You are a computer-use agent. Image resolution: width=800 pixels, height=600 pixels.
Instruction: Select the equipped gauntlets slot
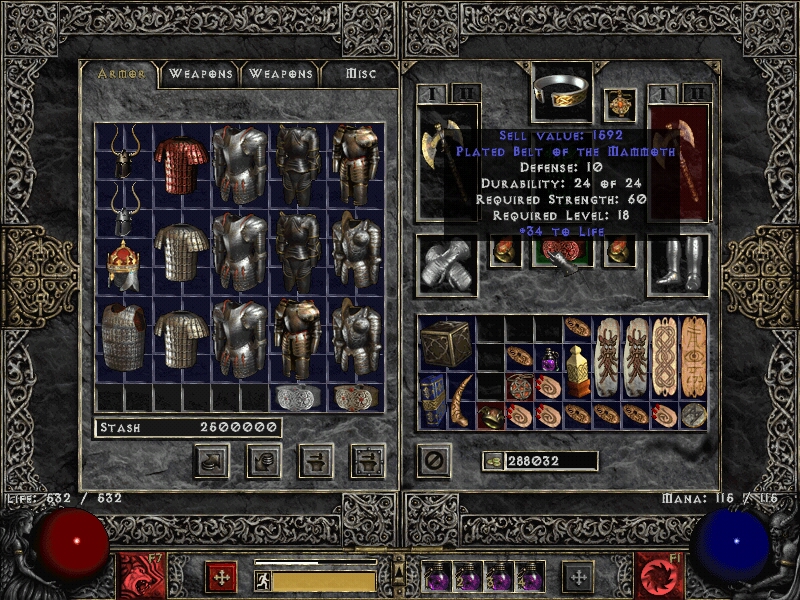(446, 266)
